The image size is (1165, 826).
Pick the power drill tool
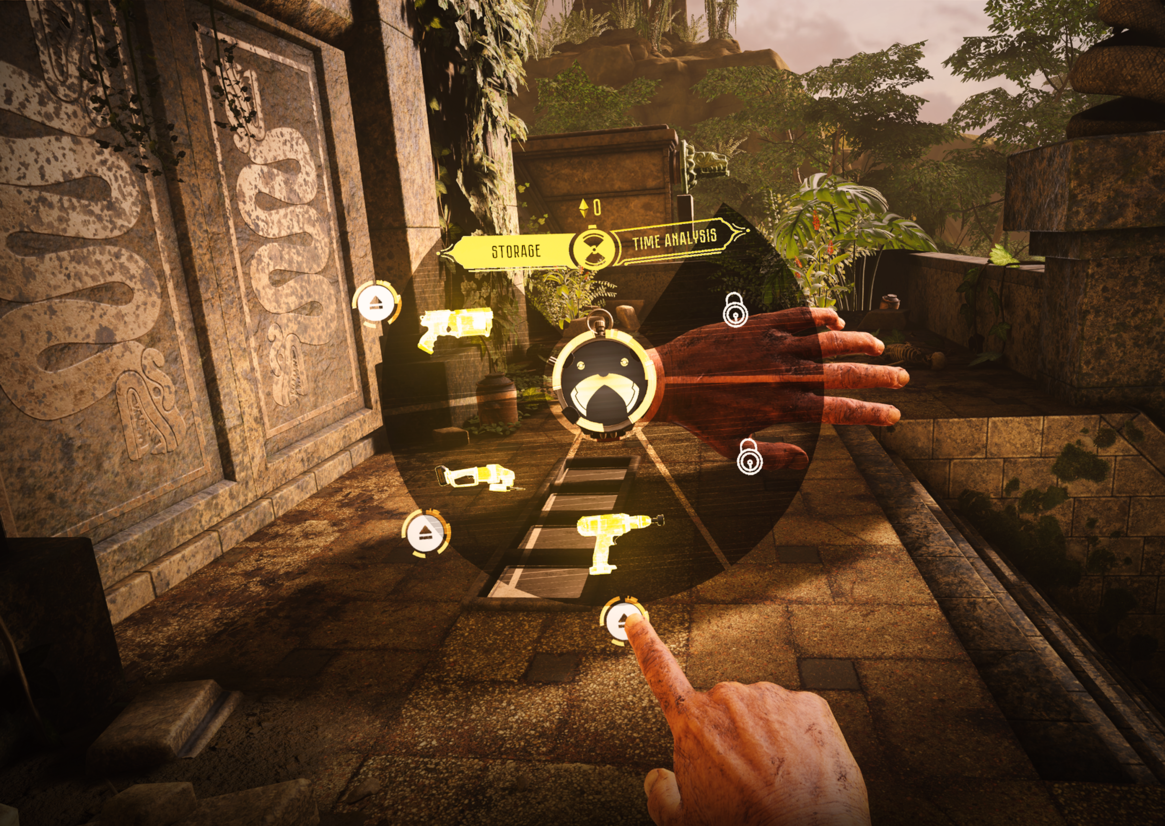point(617,541)
